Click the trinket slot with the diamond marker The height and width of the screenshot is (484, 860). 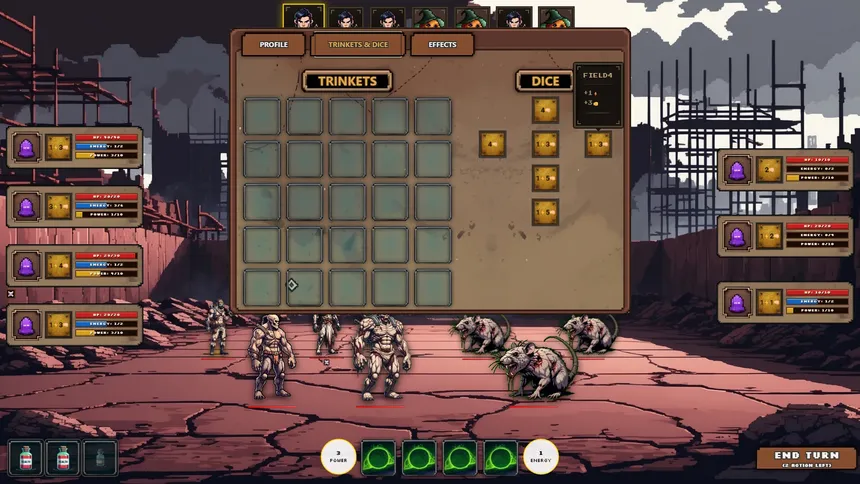(x=304, y=287)
